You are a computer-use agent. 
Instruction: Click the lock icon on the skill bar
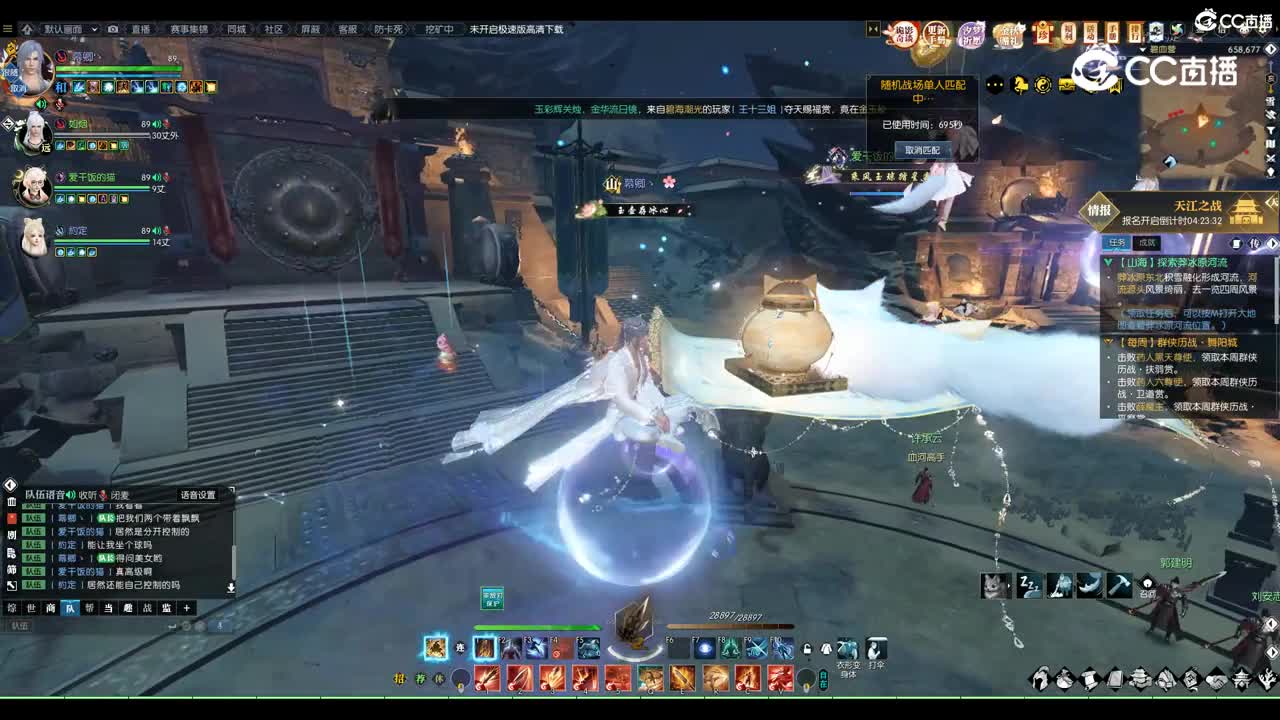pyautogui.click(x=807, y=648)
